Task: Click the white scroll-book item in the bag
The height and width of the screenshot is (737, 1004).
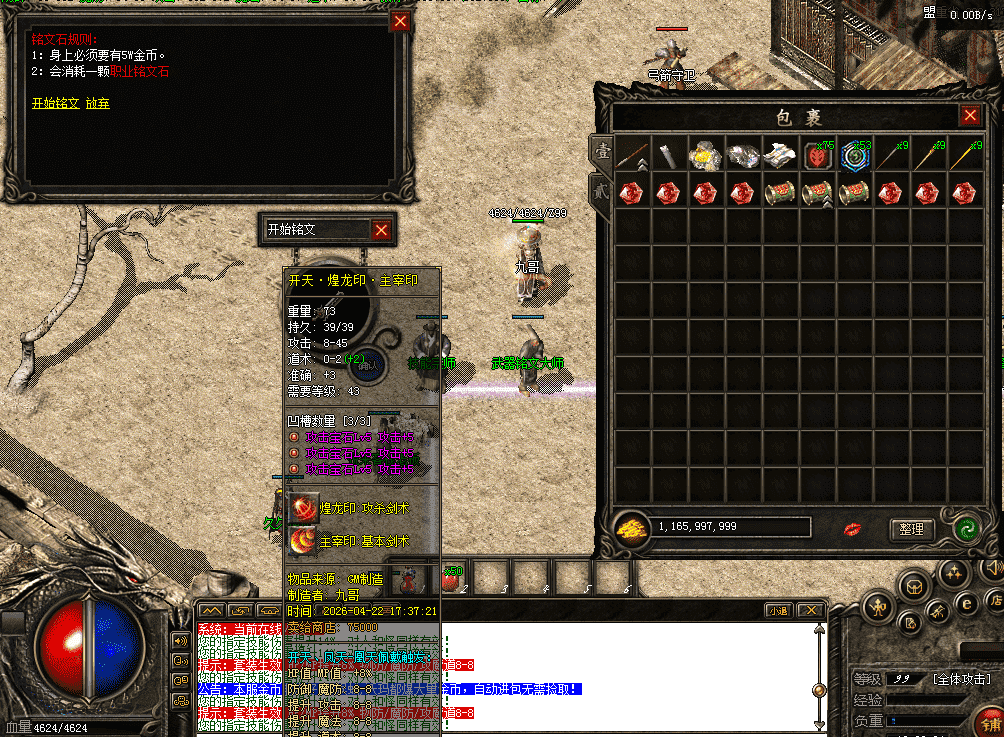Action: [x=779, y=155]
